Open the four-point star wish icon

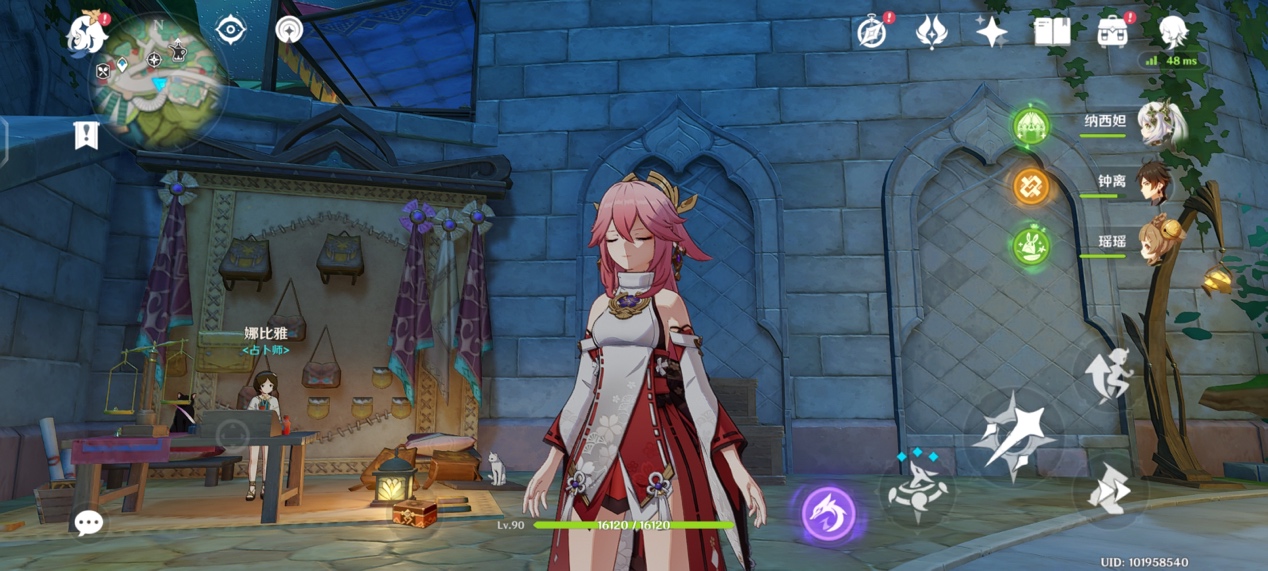pos(991,32)
